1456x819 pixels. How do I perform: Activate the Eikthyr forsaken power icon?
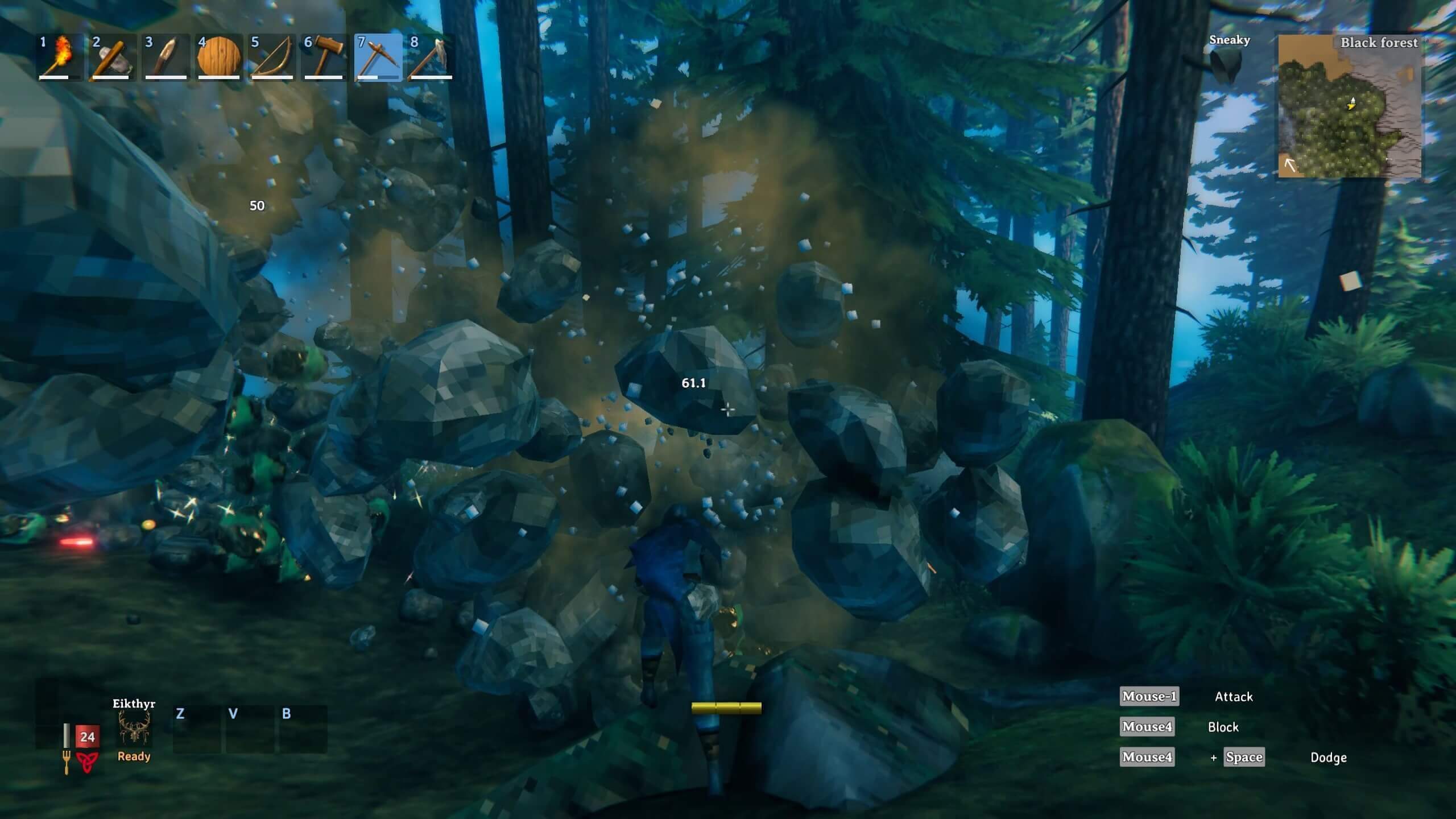tap(134, 729)
